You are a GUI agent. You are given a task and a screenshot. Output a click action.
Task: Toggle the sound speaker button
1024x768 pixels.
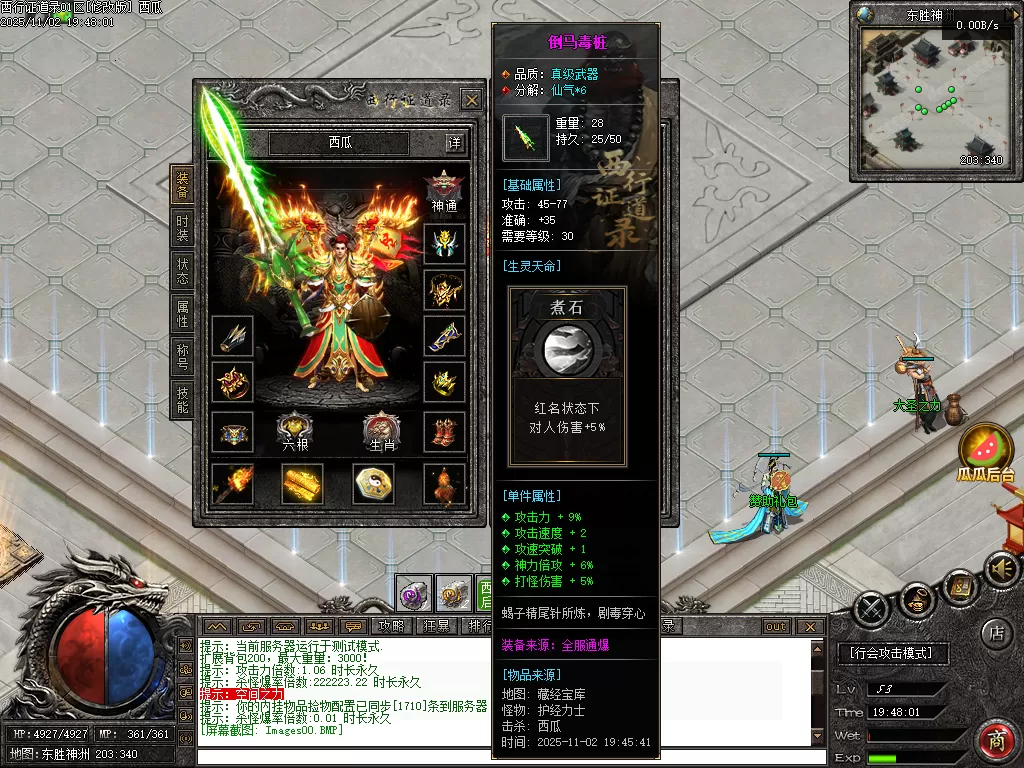coord(1000,571)
